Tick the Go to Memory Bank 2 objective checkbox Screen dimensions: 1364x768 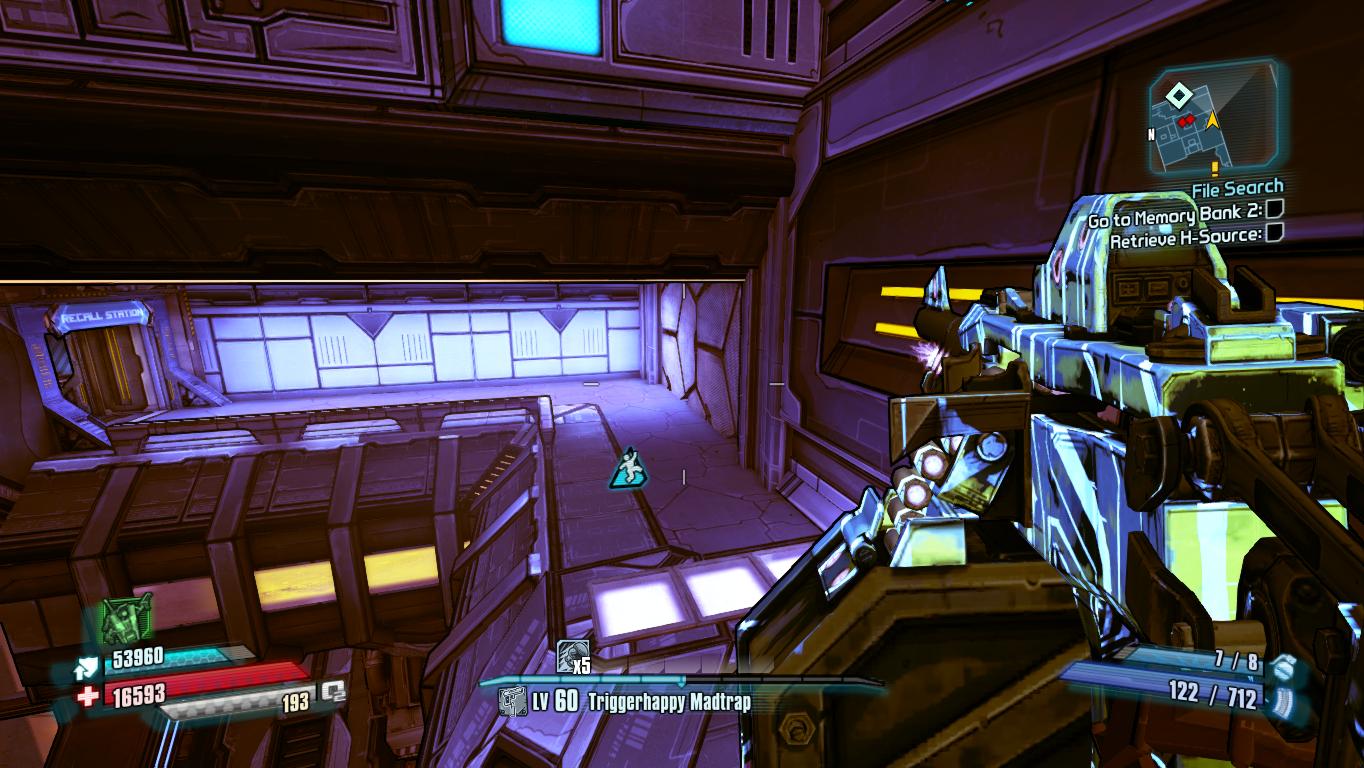pos(1274,210)
